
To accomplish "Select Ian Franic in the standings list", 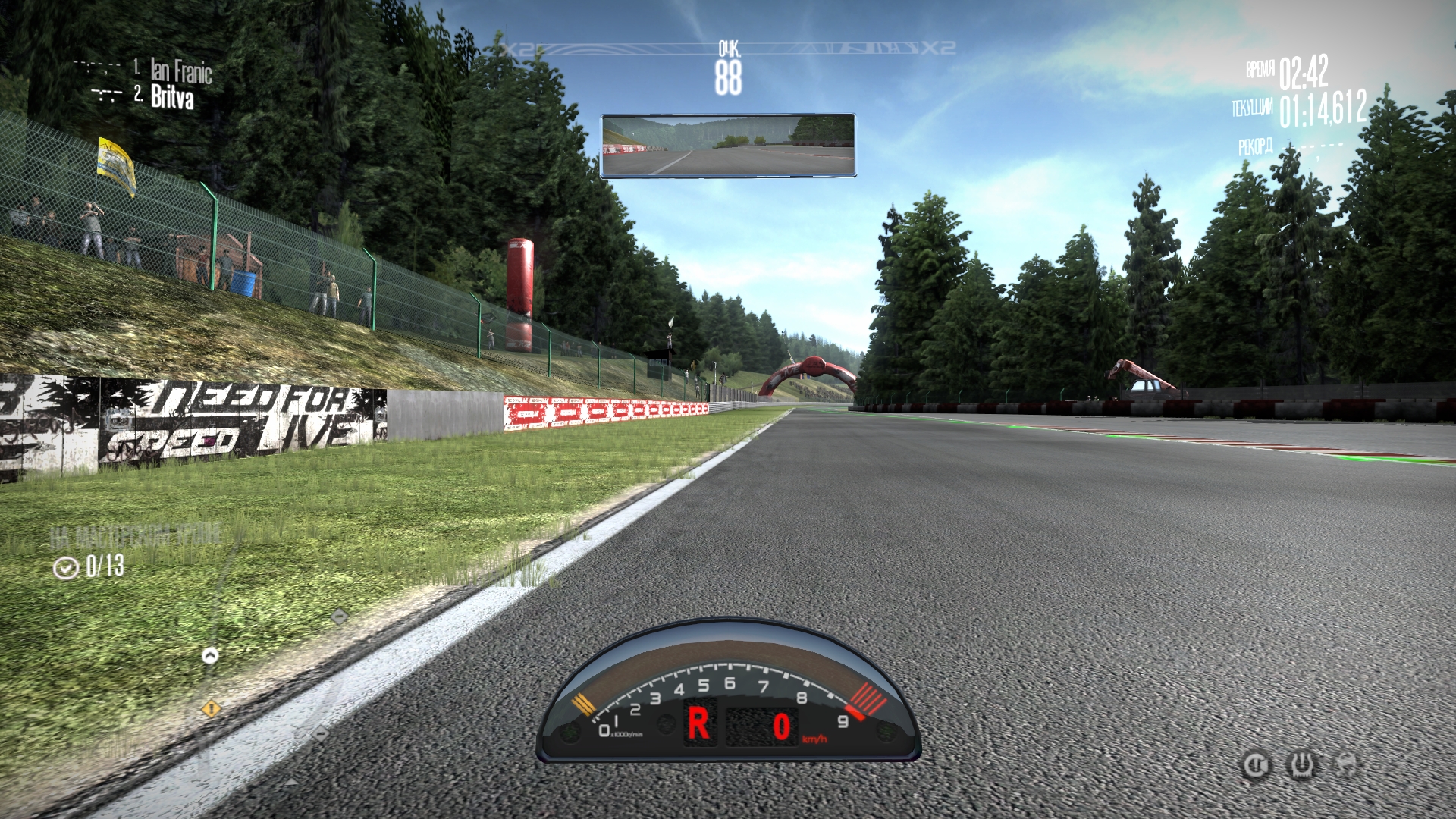I will pos(180,71).
